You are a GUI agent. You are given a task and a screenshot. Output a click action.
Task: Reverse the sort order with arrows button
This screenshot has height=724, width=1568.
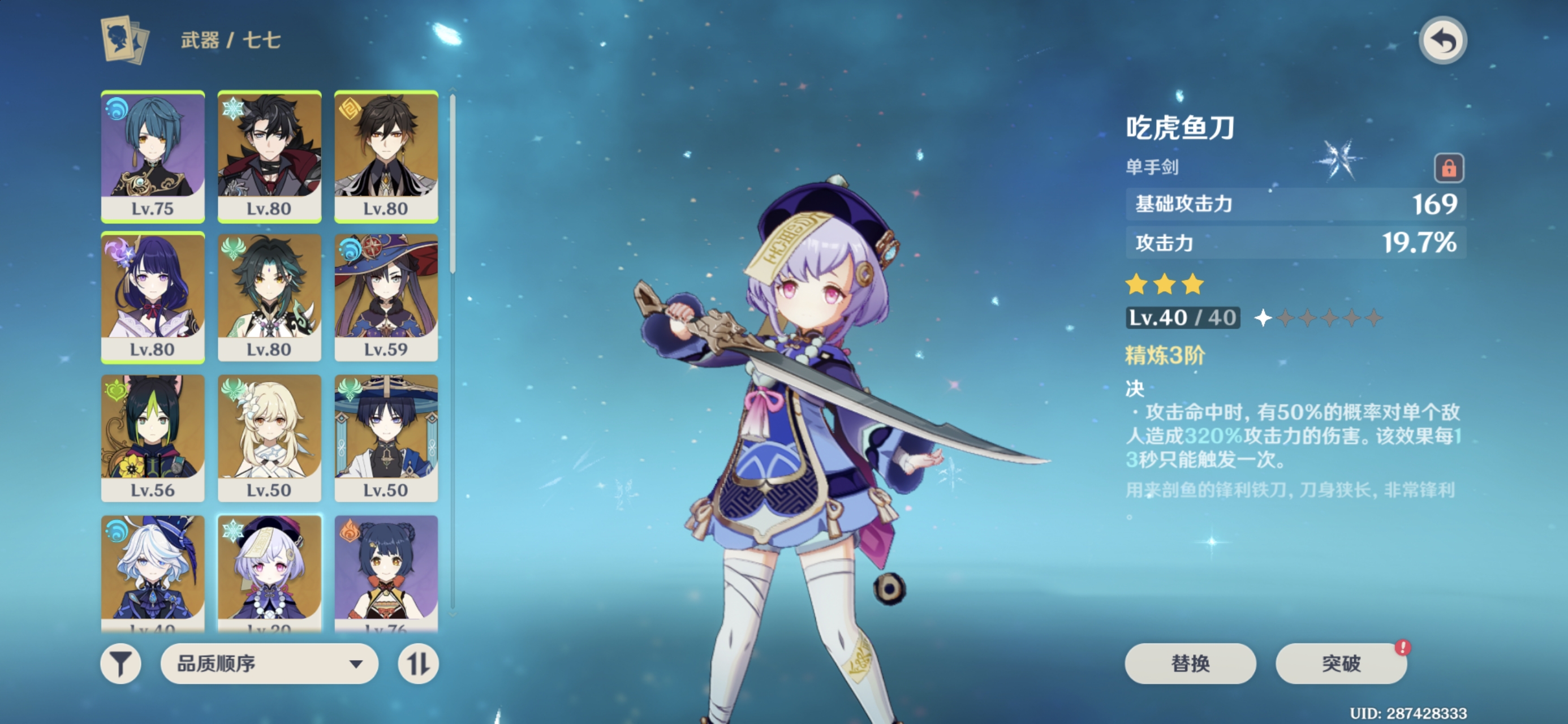pyautogui.click(x=418, y=663)
